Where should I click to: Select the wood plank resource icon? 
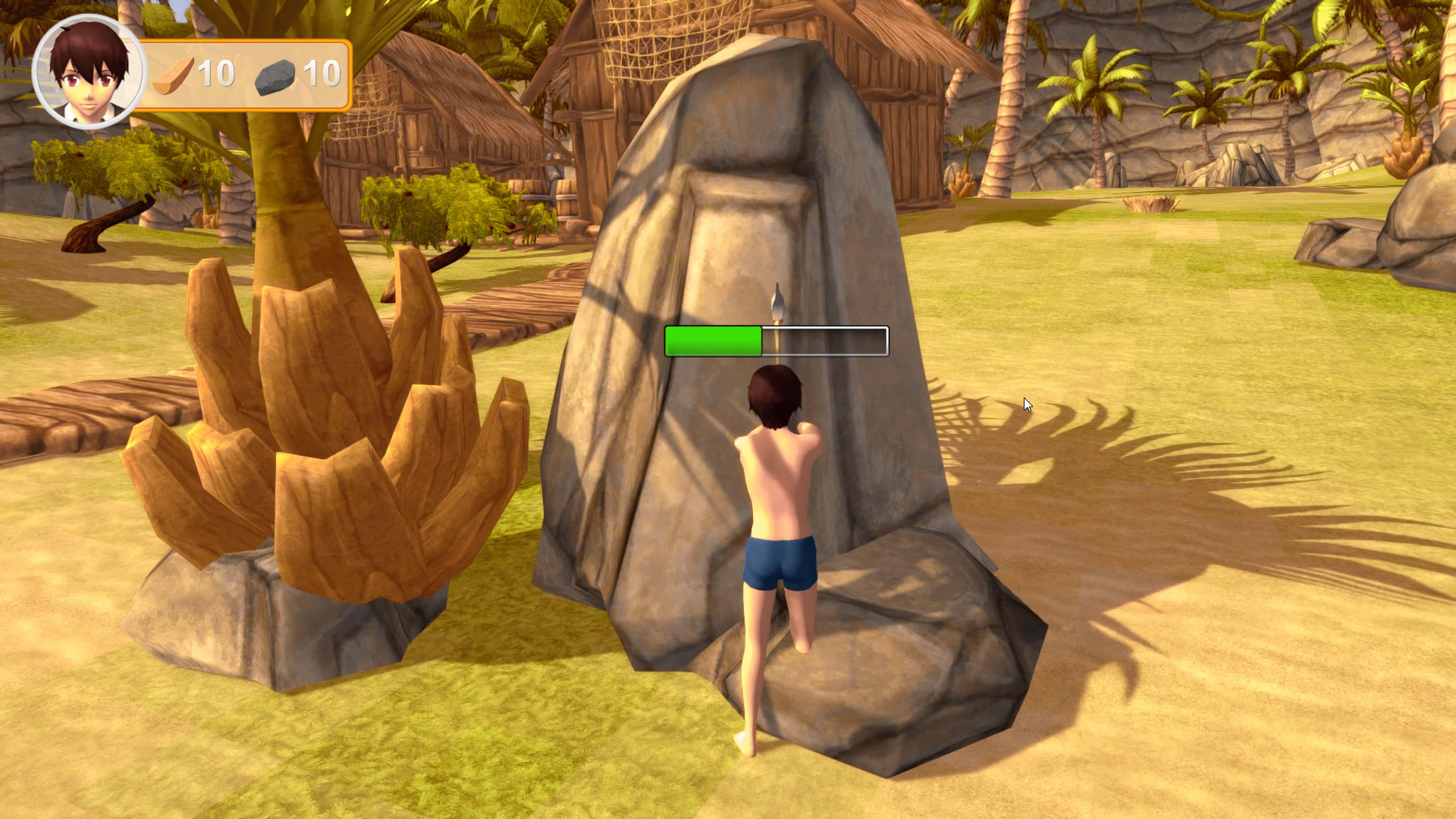pos(174,76)
